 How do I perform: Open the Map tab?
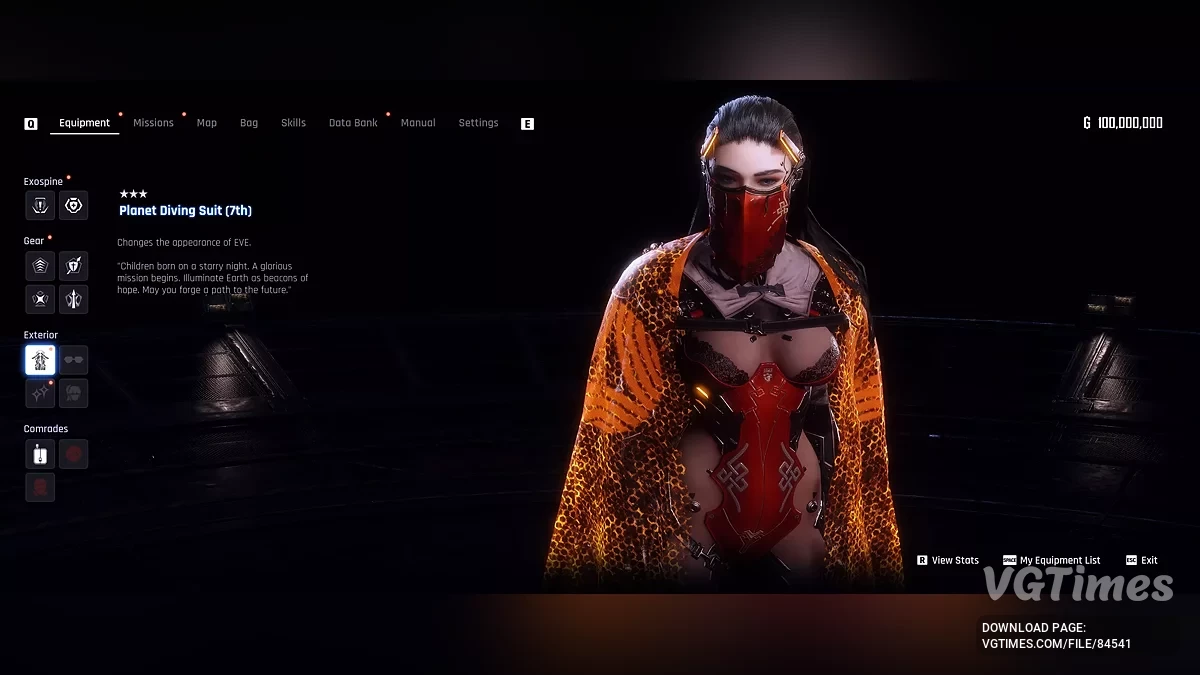(207, 123)
